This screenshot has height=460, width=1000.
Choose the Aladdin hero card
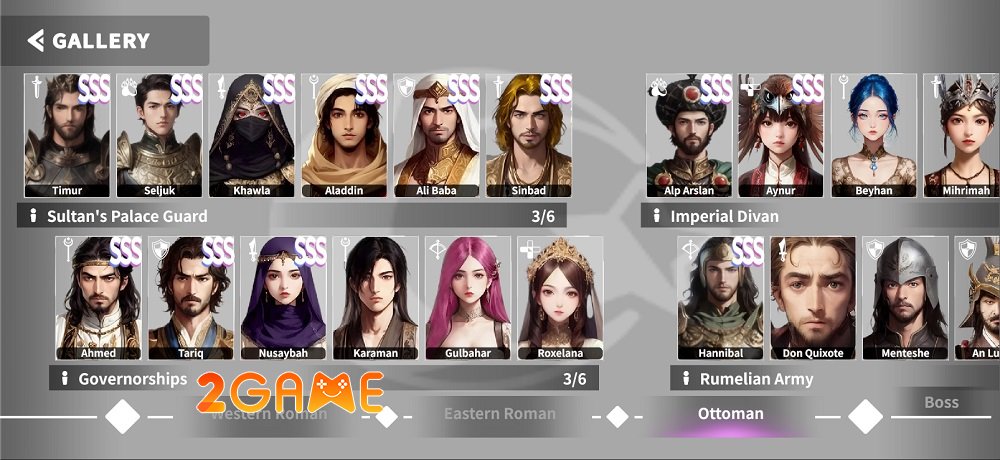(x=344, y=135)
